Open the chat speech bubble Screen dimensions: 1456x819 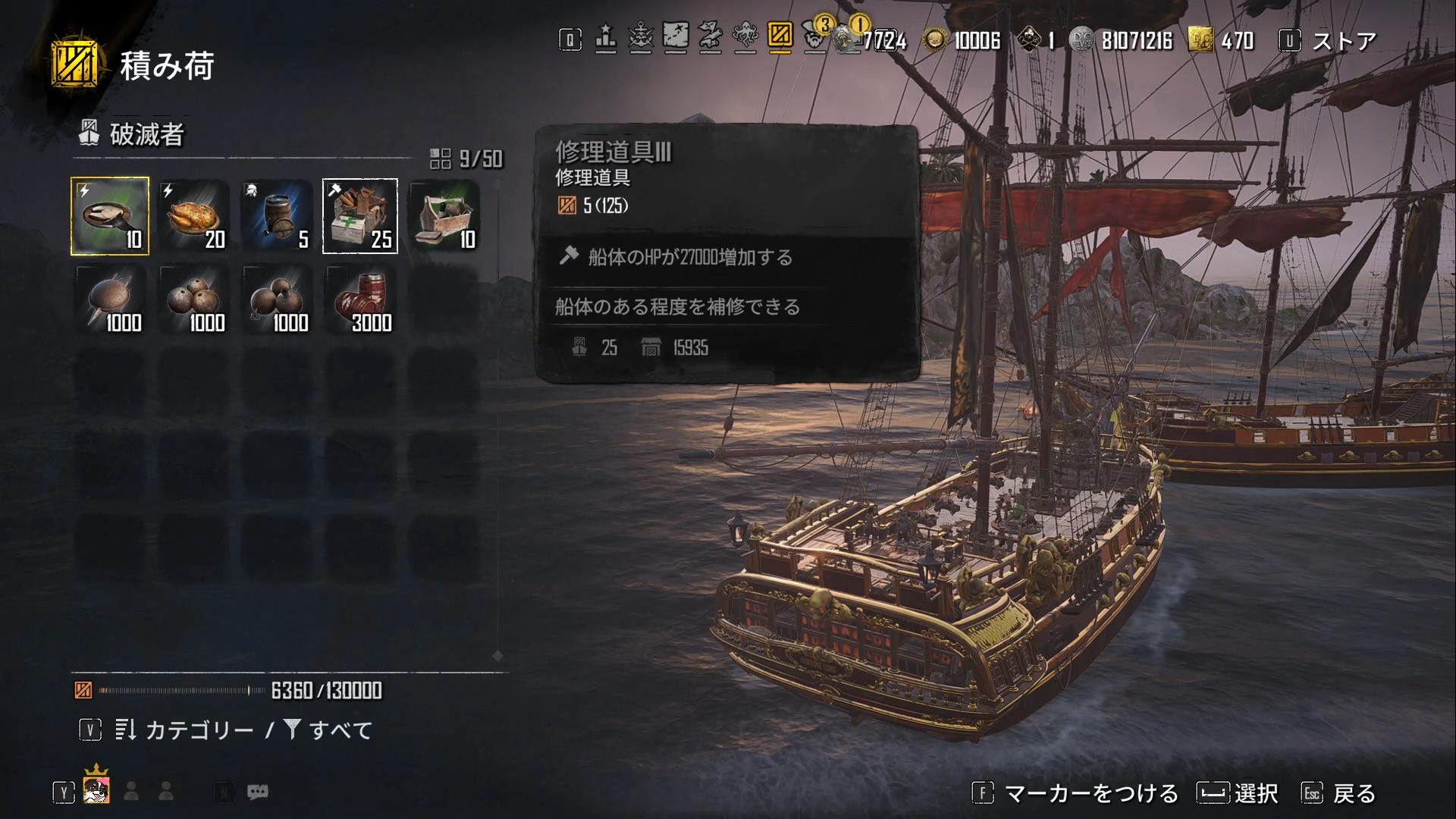coord(258,792)
